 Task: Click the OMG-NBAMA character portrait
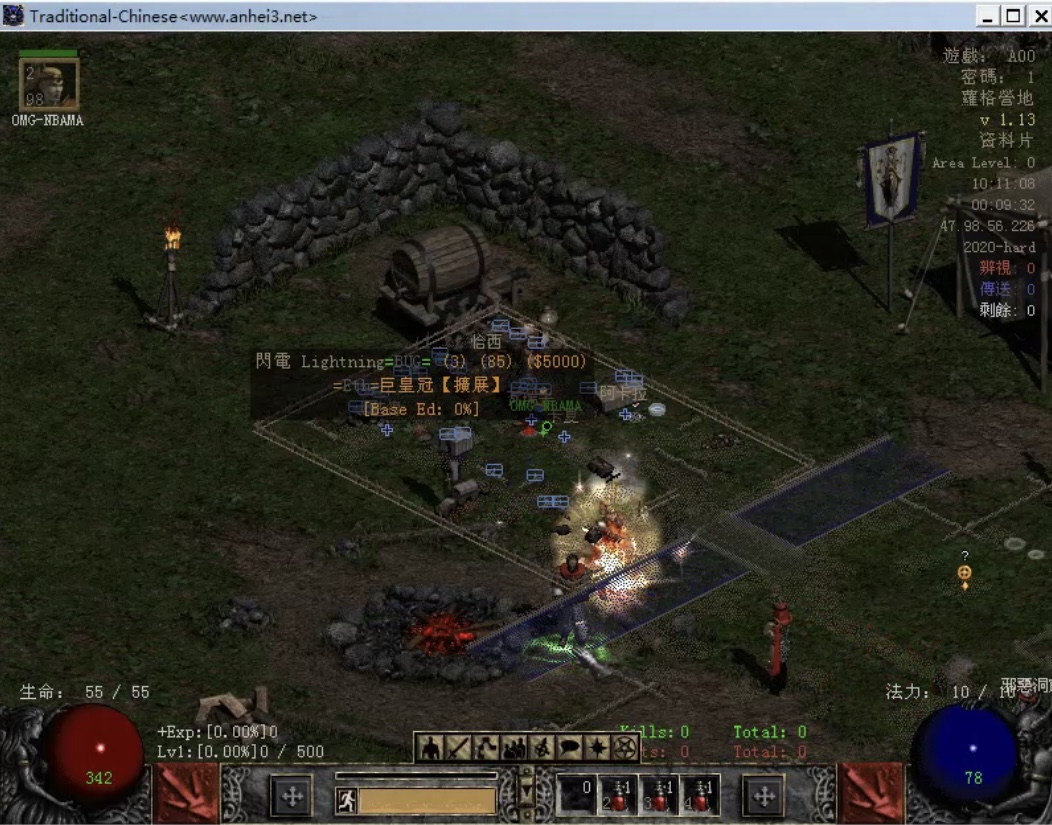click(x=50, y=85)
